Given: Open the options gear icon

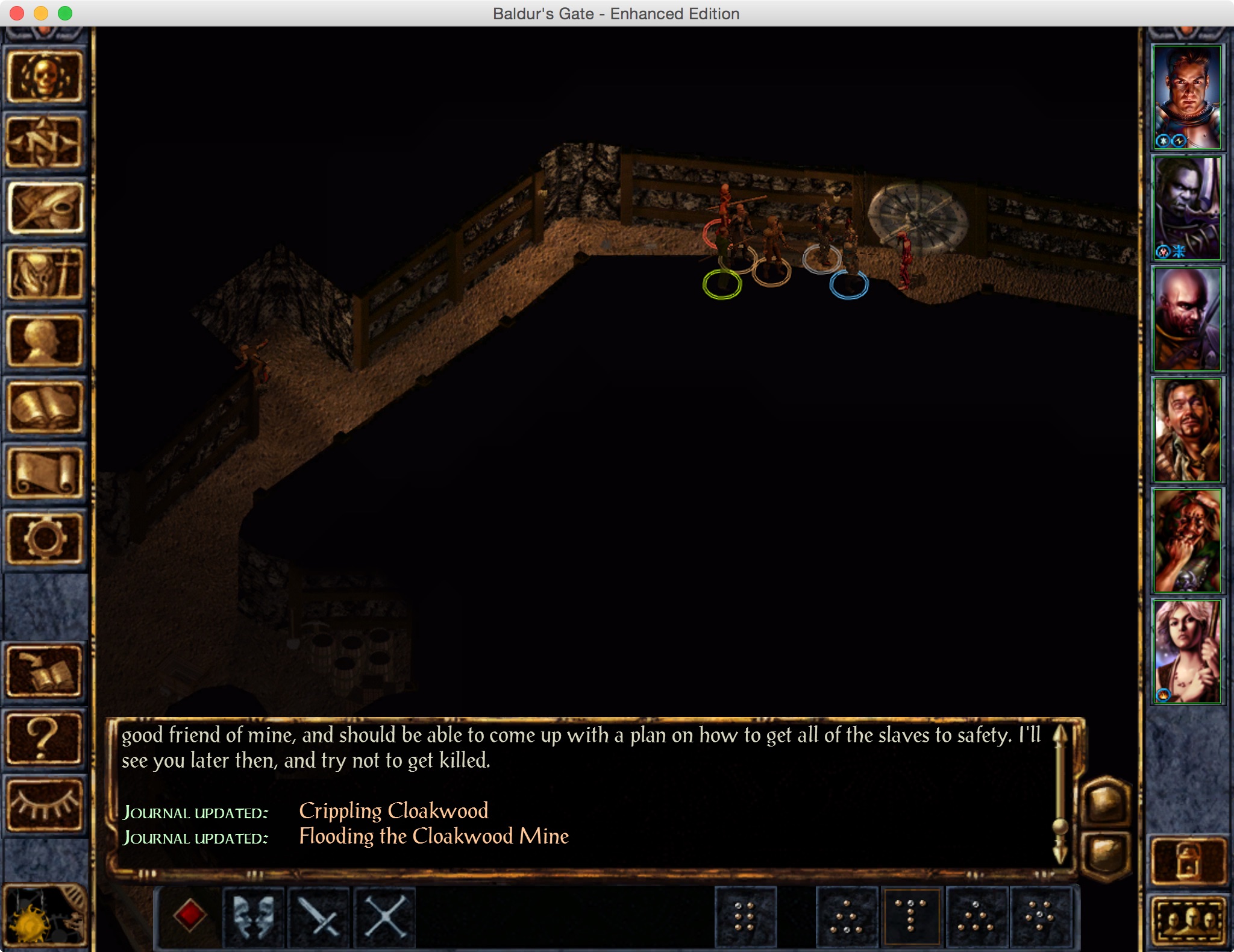Looking at the screenshot, I should click(45, 538).
